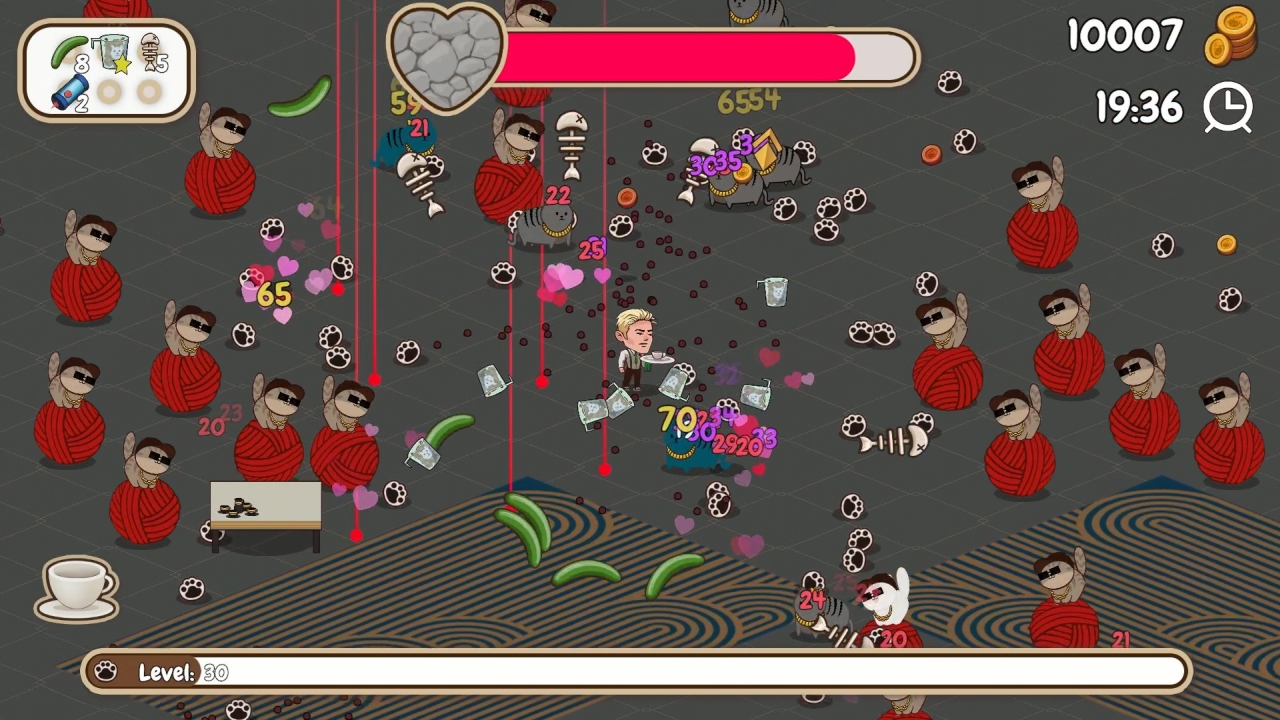Select the cat-in-jug item with star
The width and height of the screenshot is (1280, 720).
pyautogui.click(x=112, y=52)
